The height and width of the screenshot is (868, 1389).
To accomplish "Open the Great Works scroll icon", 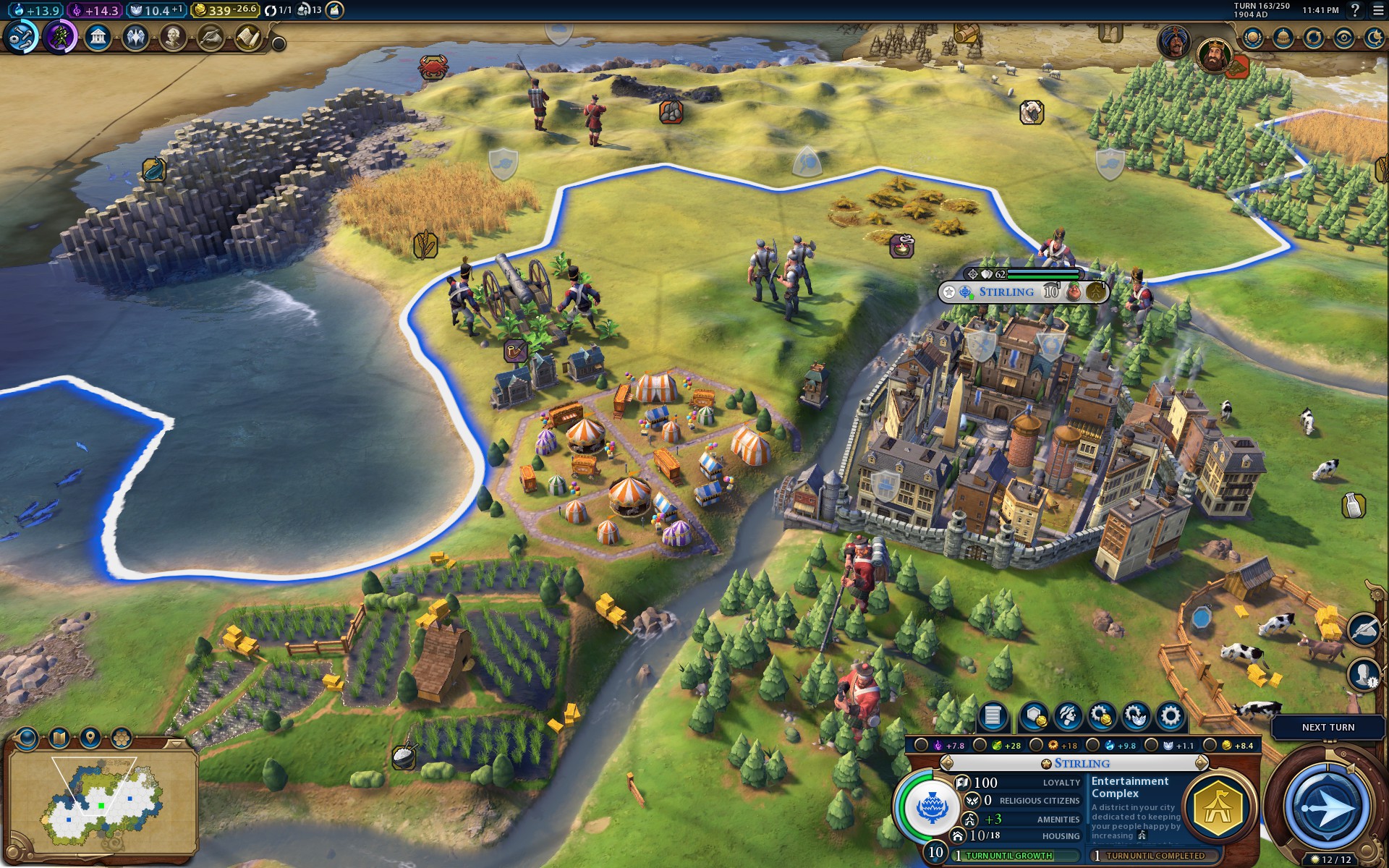I will 248,37.
